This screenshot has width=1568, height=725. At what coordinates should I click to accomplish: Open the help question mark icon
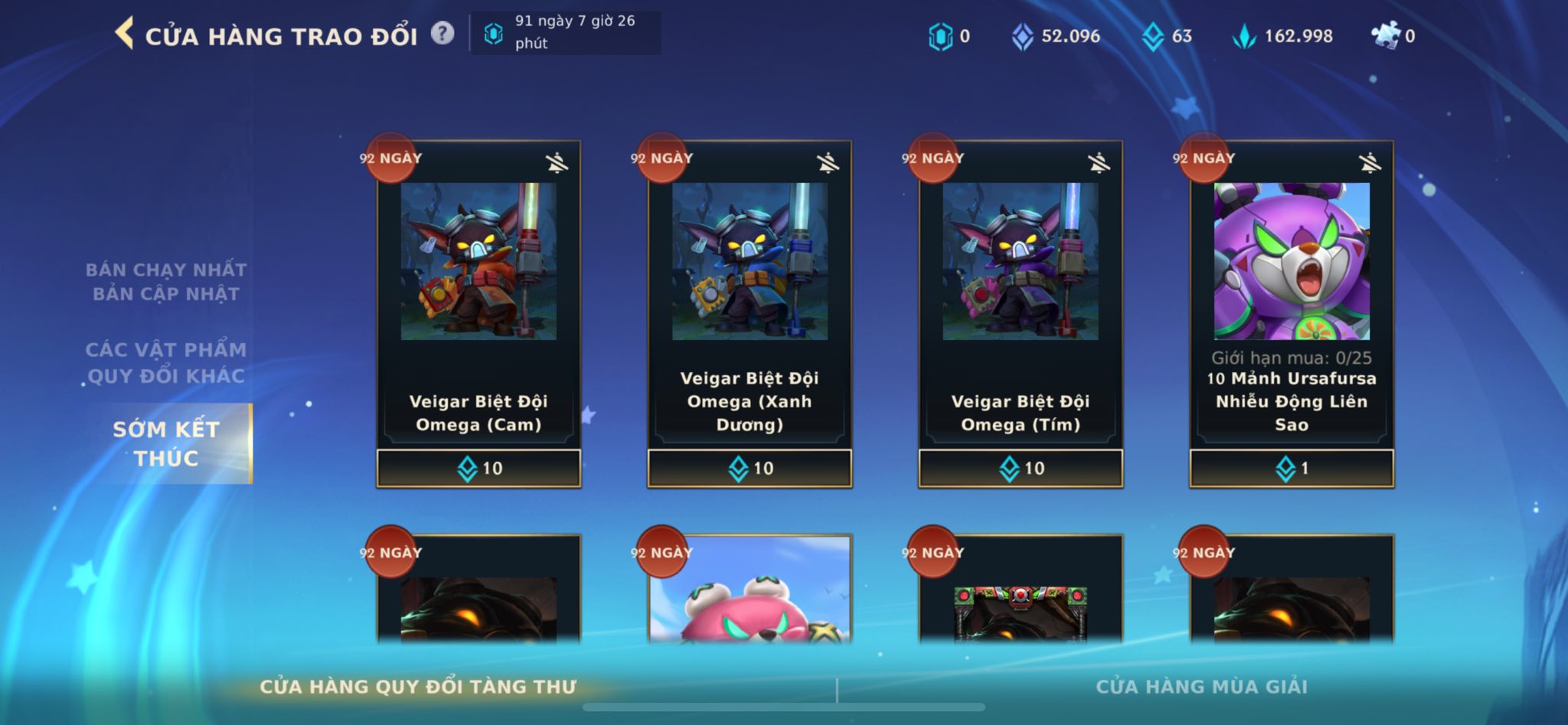pos(442,34)
